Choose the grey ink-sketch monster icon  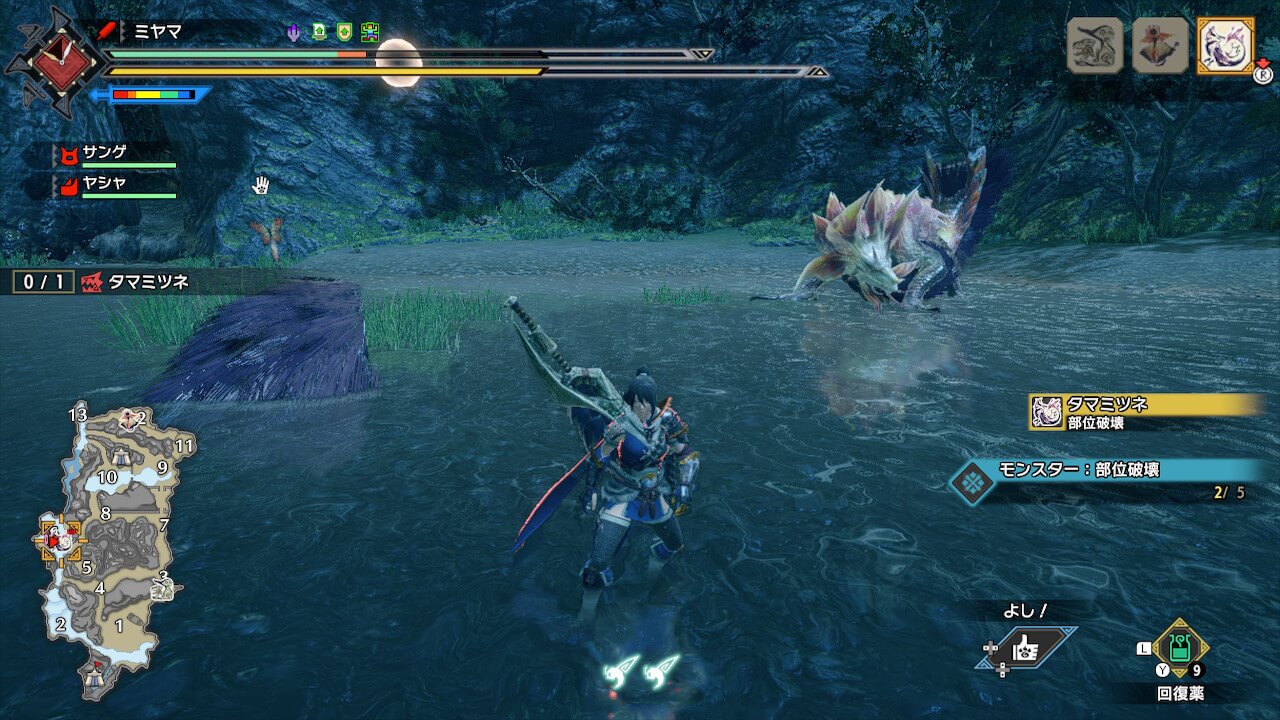[x=1095, y=45]
